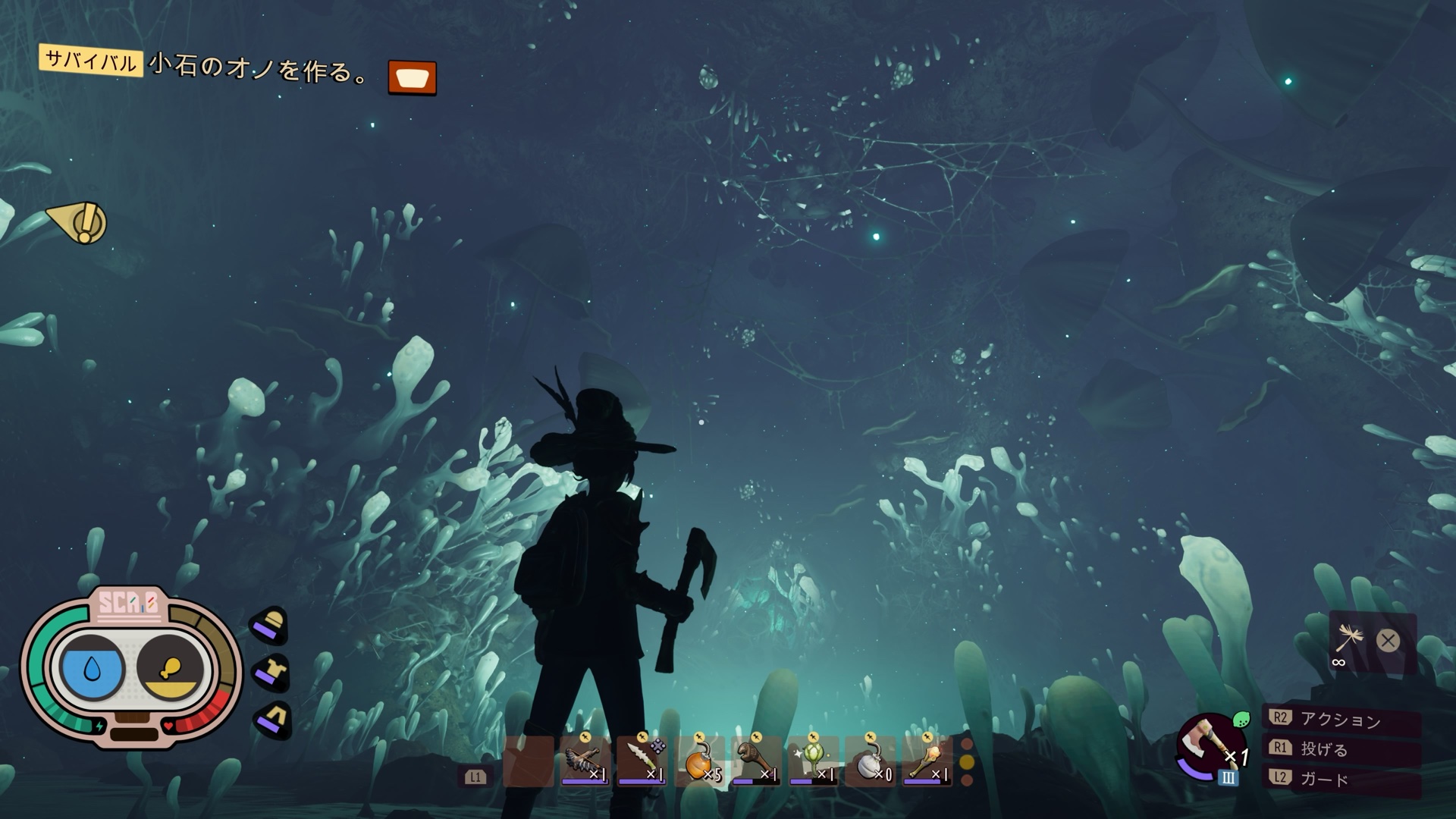Select the crossbow hotbar slot
Viewport: 1456px width, 819px height.
pyautogui.click(x=585, y=761)
